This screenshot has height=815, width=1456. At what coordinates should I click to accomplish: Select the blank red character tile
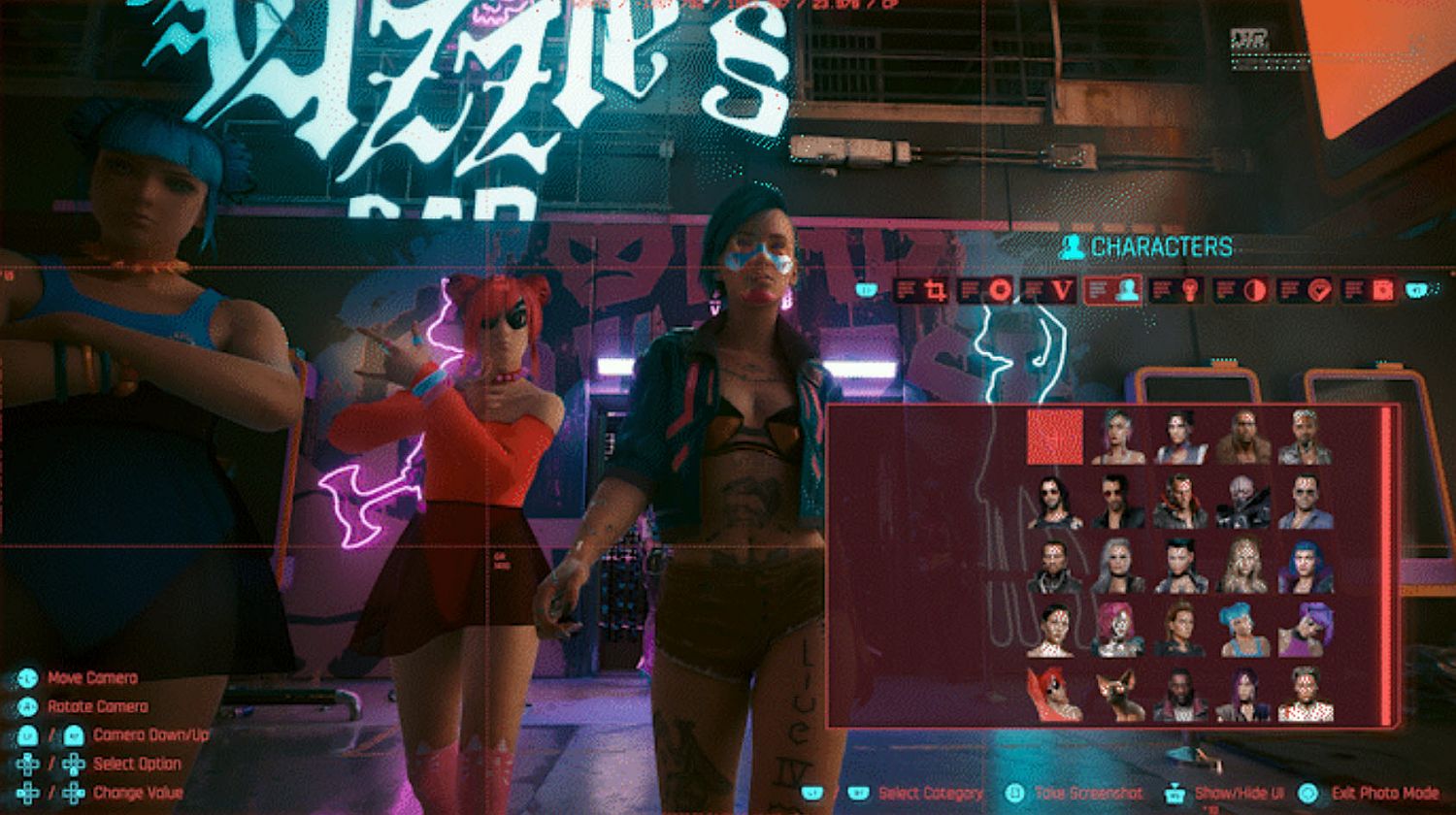point(1055,437)
